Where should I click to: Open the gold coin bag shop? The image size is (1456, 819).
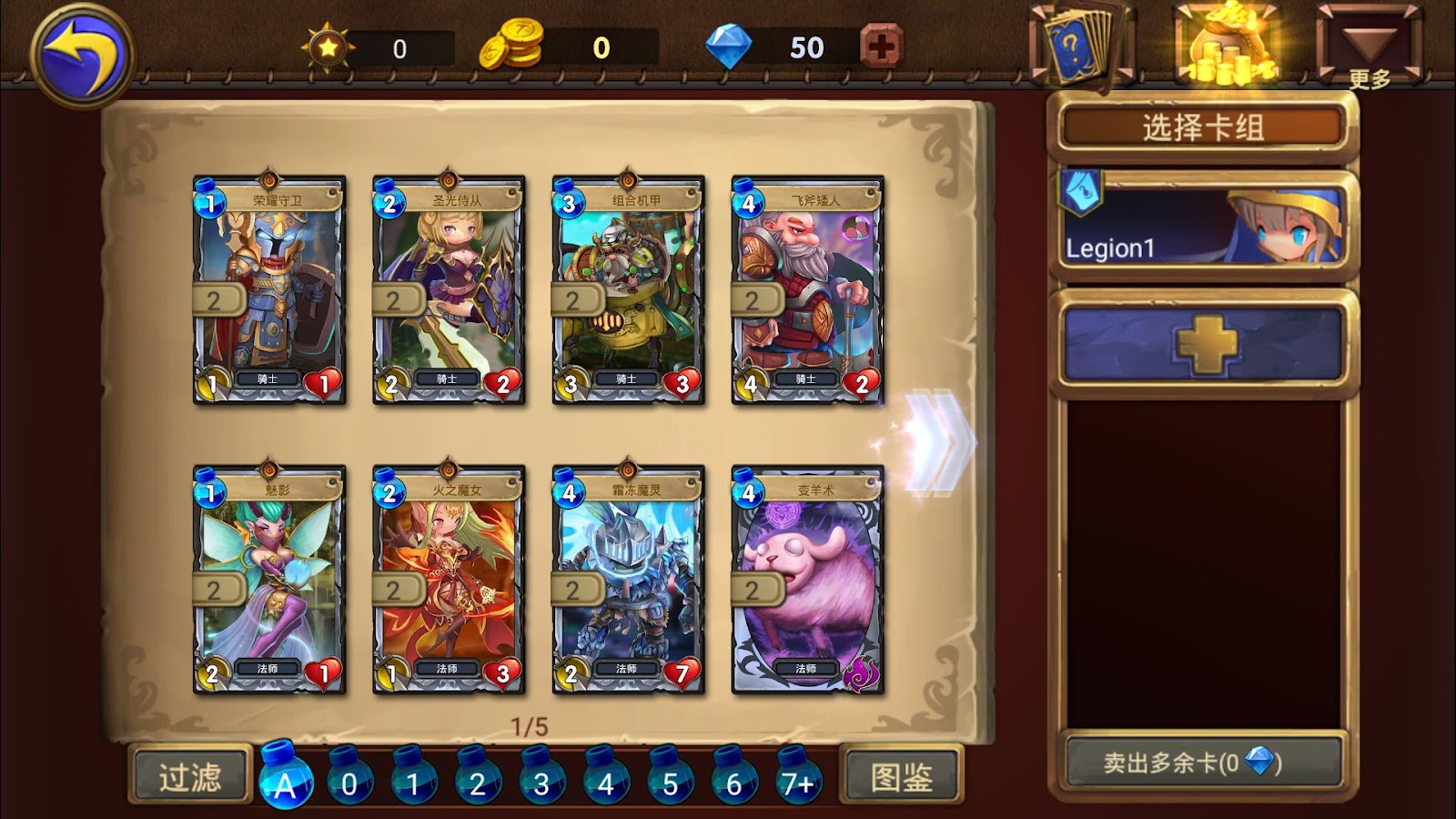[1227, 45]
